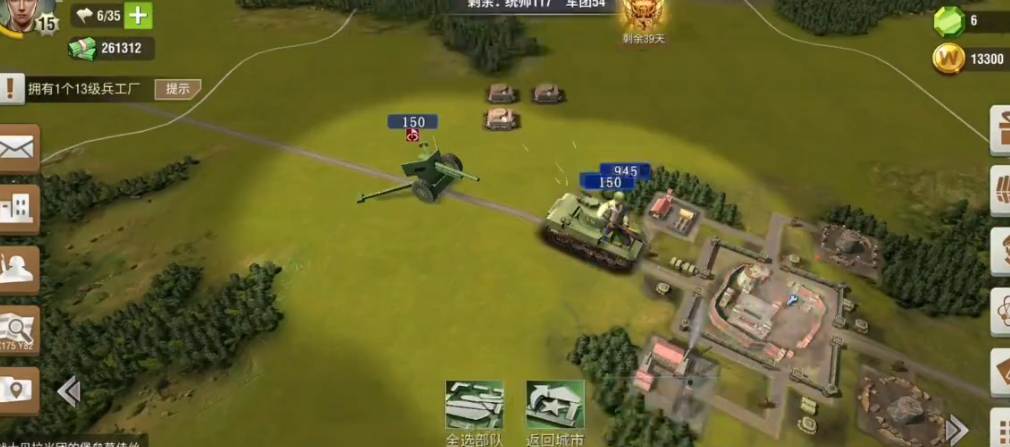
Task: Open the mail envelope icon
Action: coord(18,150)
